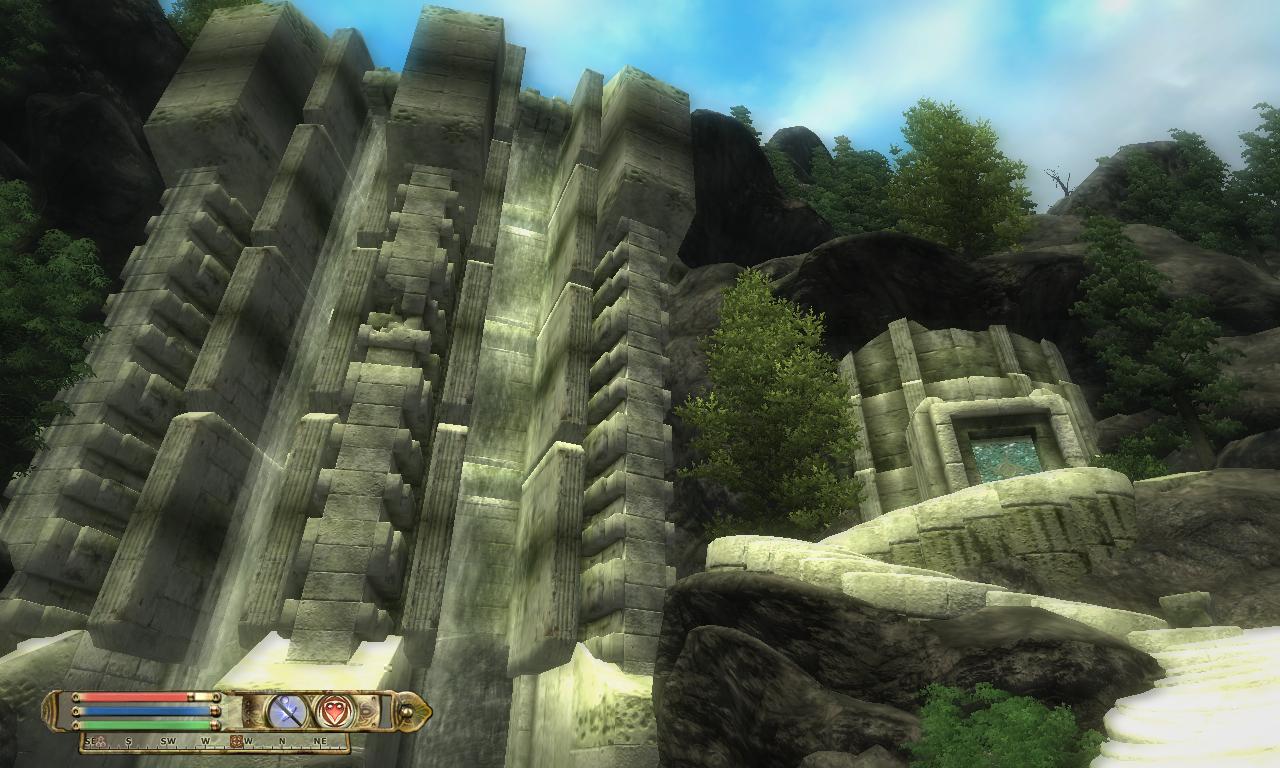Click the compass direction strip

coord(214,743)
